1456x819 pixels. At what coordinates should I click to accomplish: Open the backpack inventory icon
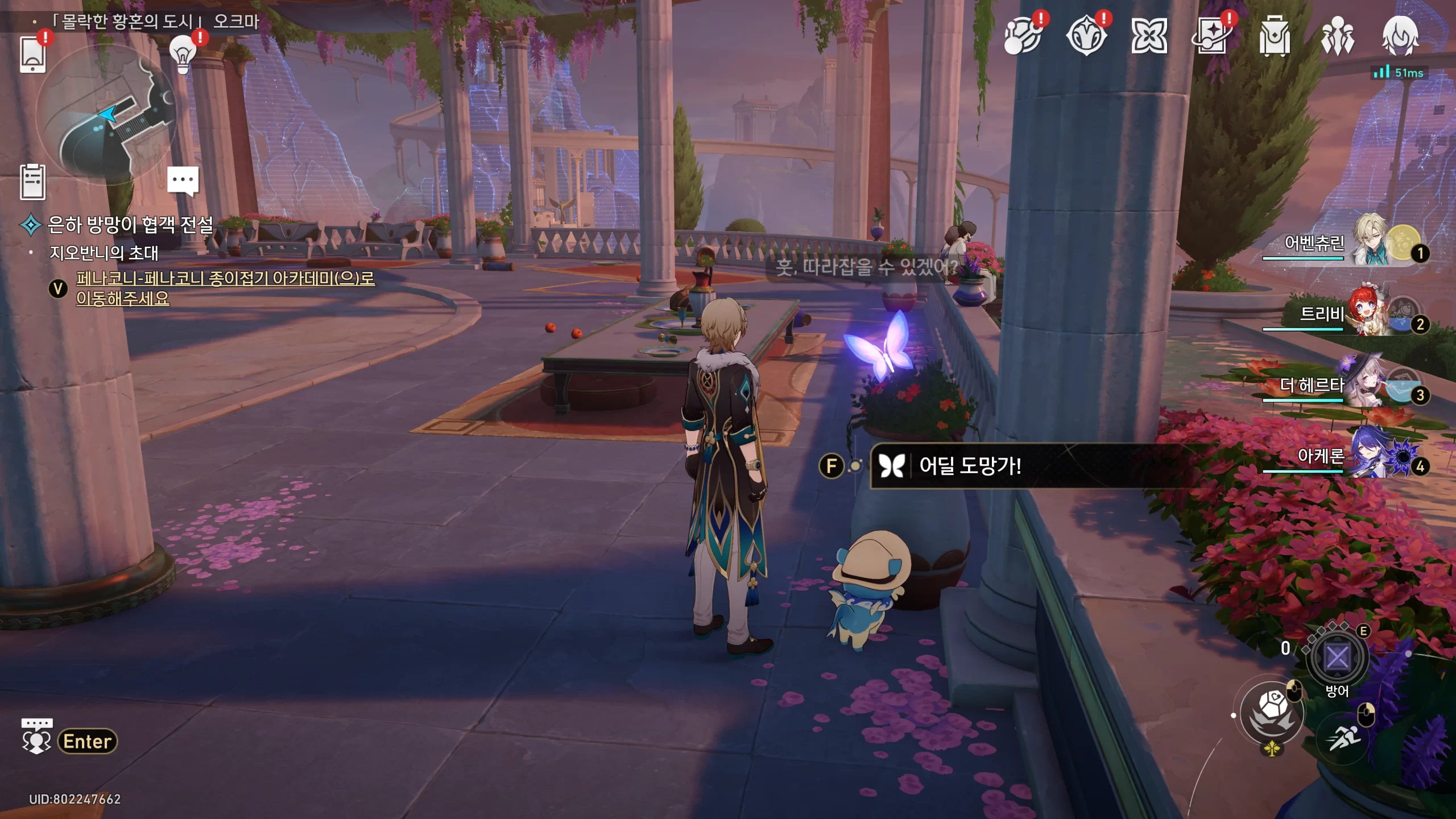click(x=1274, y=36)
